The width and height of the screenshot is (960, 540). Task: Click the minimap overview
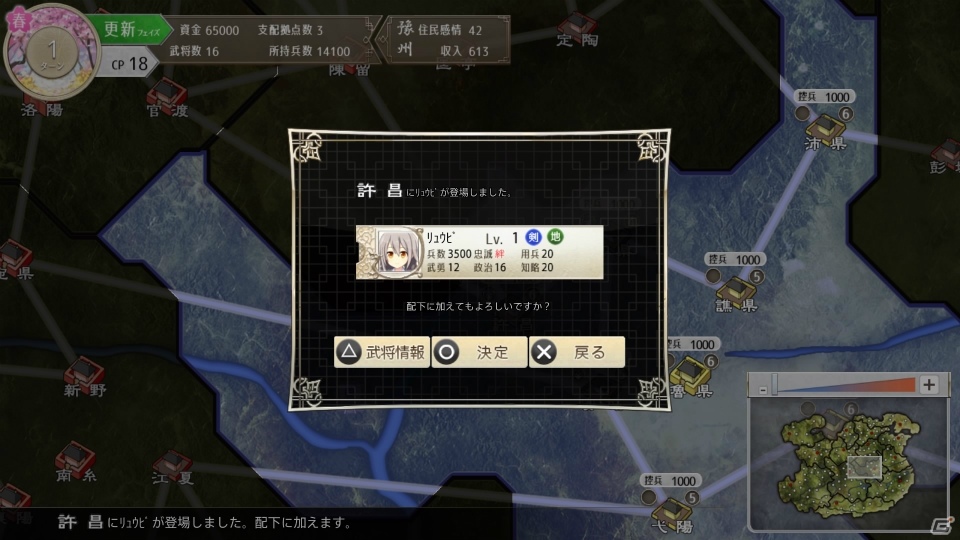click(x=846, y=461)
